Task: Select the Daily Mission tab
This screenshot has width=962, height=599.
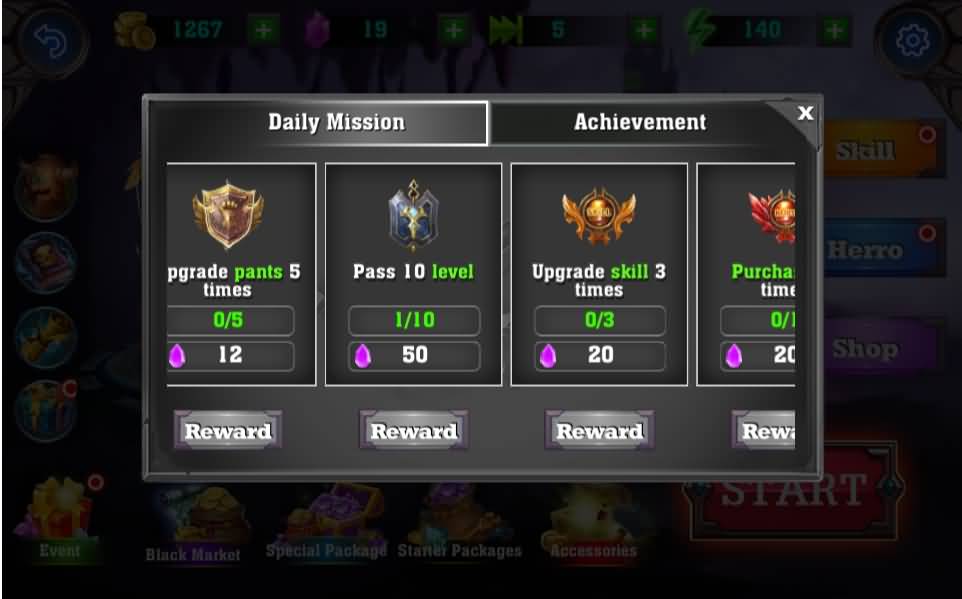Action: coord(336,123)
